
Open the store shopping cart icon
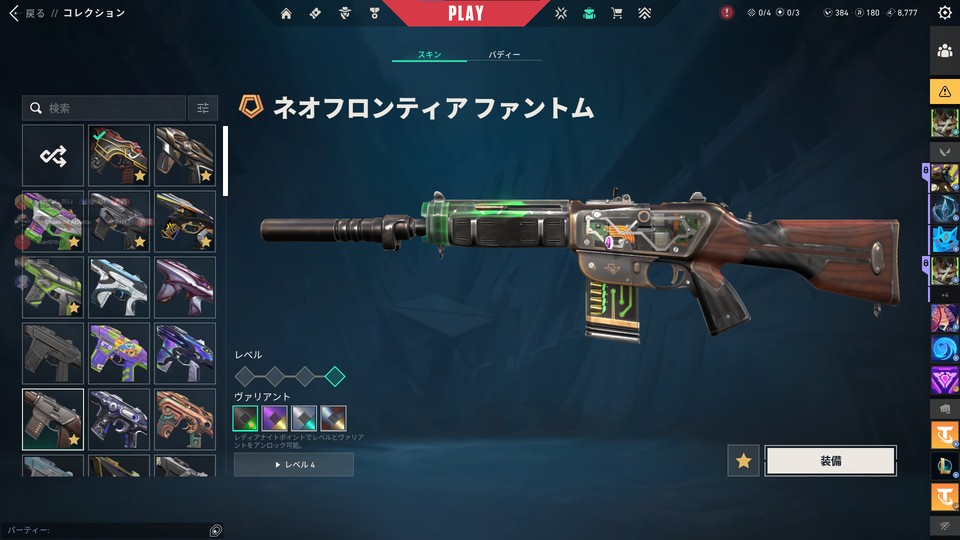tap(616, 13)
